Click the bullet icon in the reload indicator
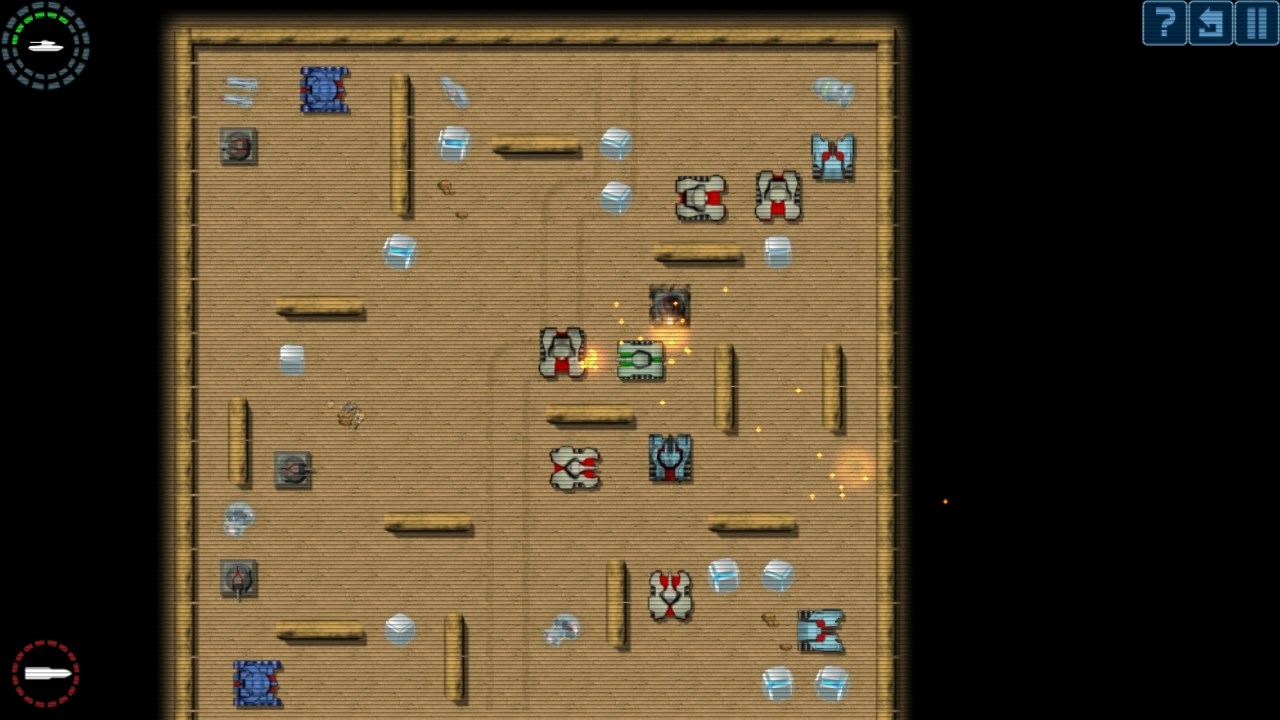The image size is (1280, 720). pyautogui.click(x=44, y=673)
